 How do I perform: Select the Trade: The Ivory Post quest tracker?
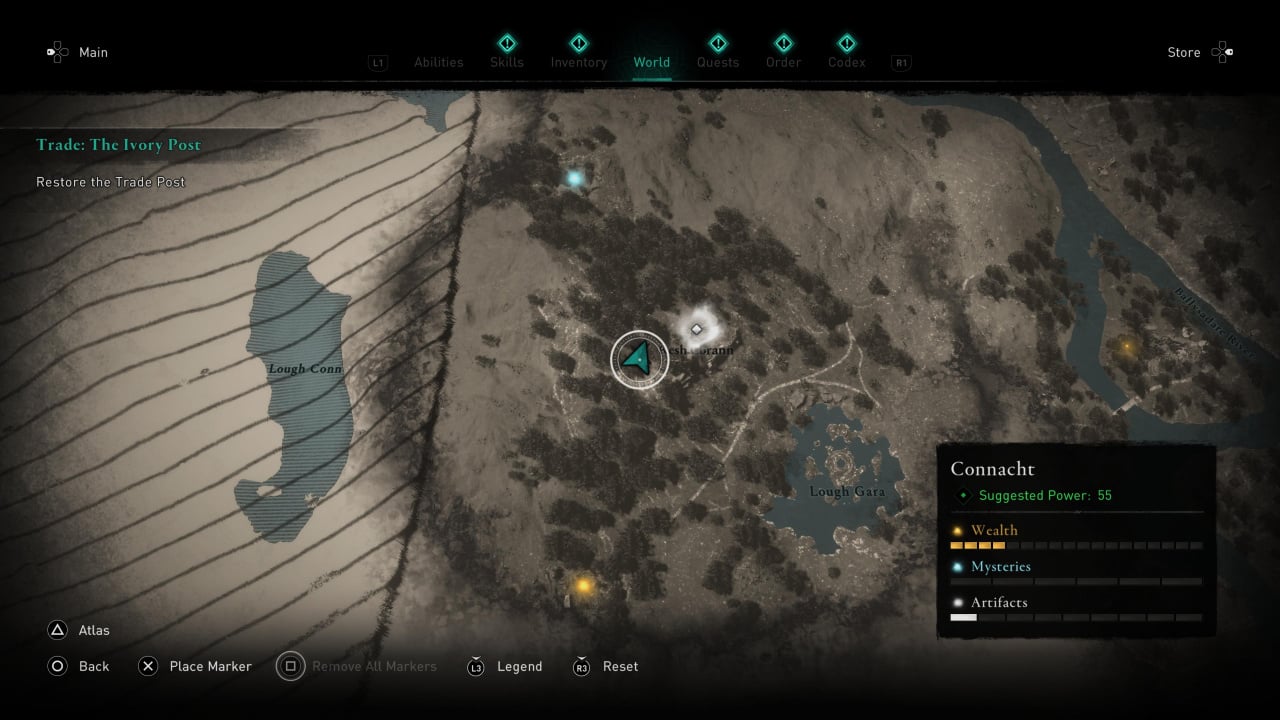point(119,145)
